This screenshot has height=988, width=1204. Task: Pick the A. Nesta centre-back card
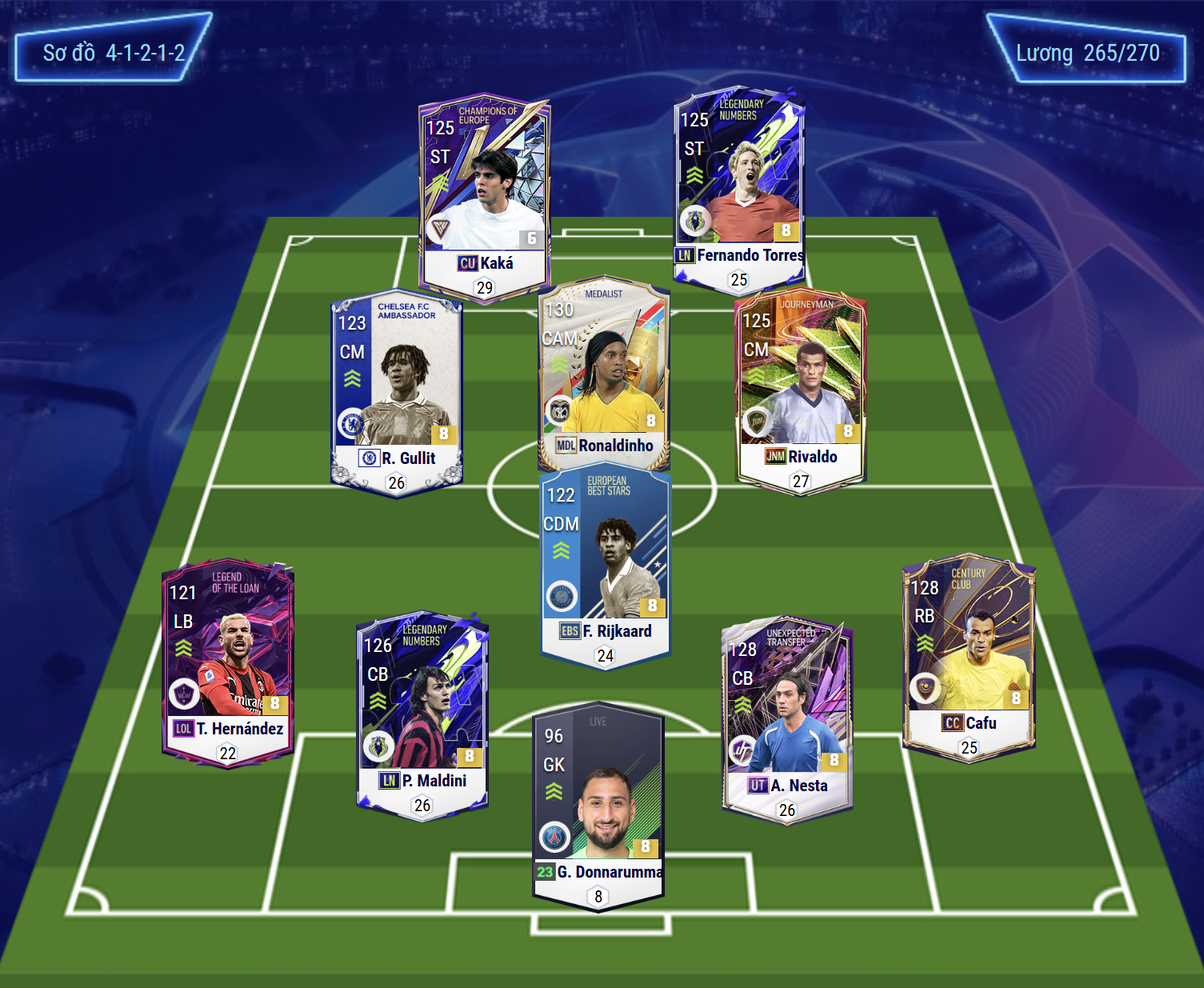coord(787,718)
